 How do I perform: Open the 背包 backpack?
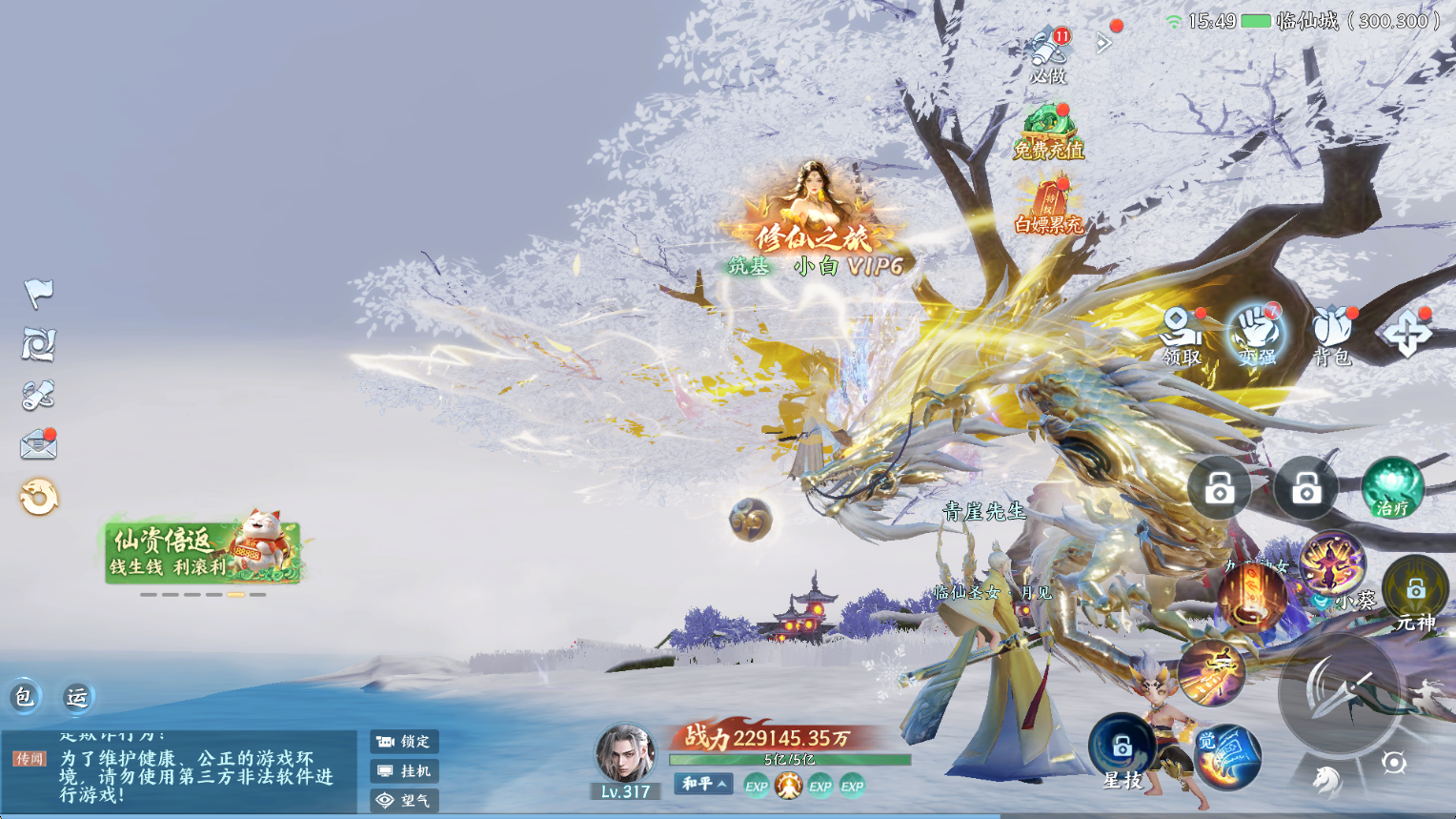pyautogui.click(x=1331, y=336)
